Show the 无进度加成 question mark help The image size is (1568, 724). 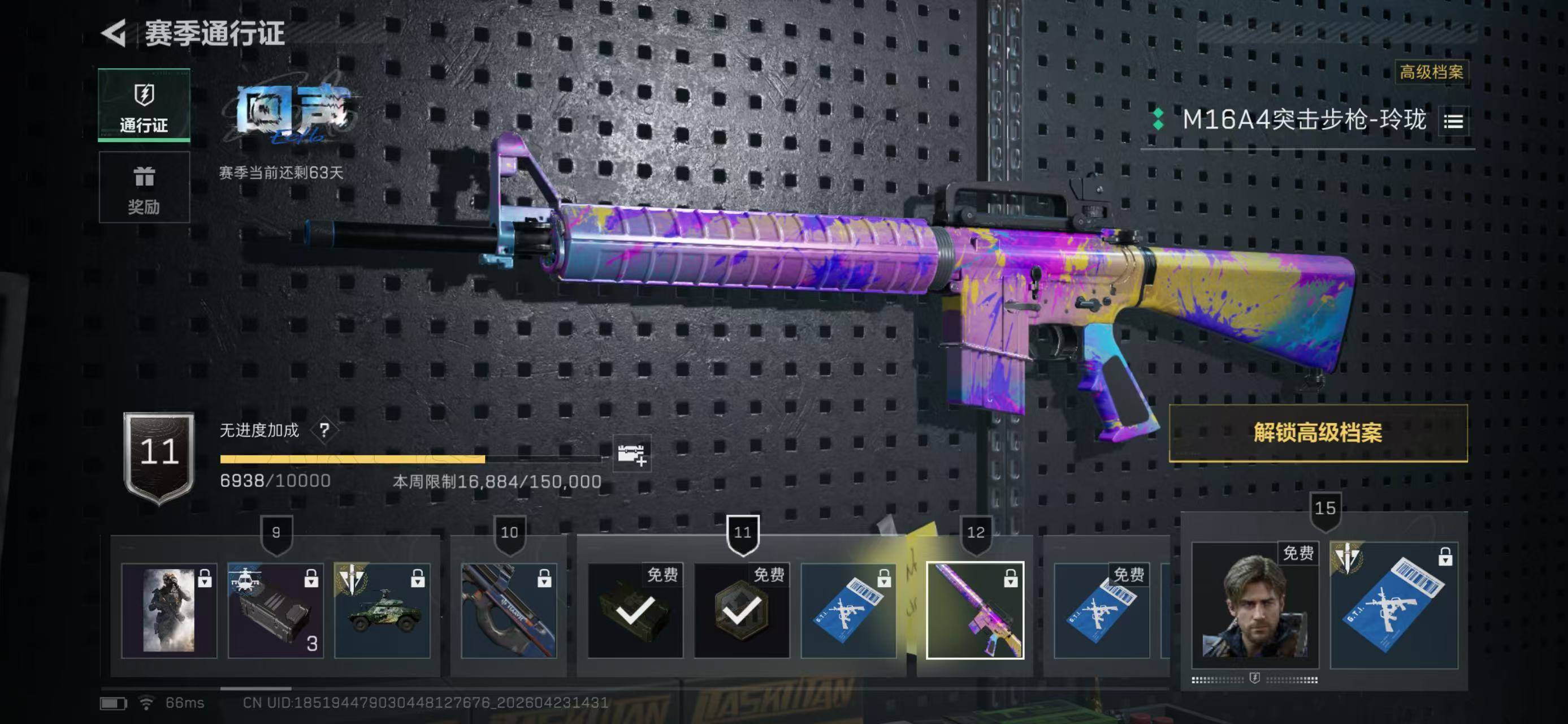(324, 430)
